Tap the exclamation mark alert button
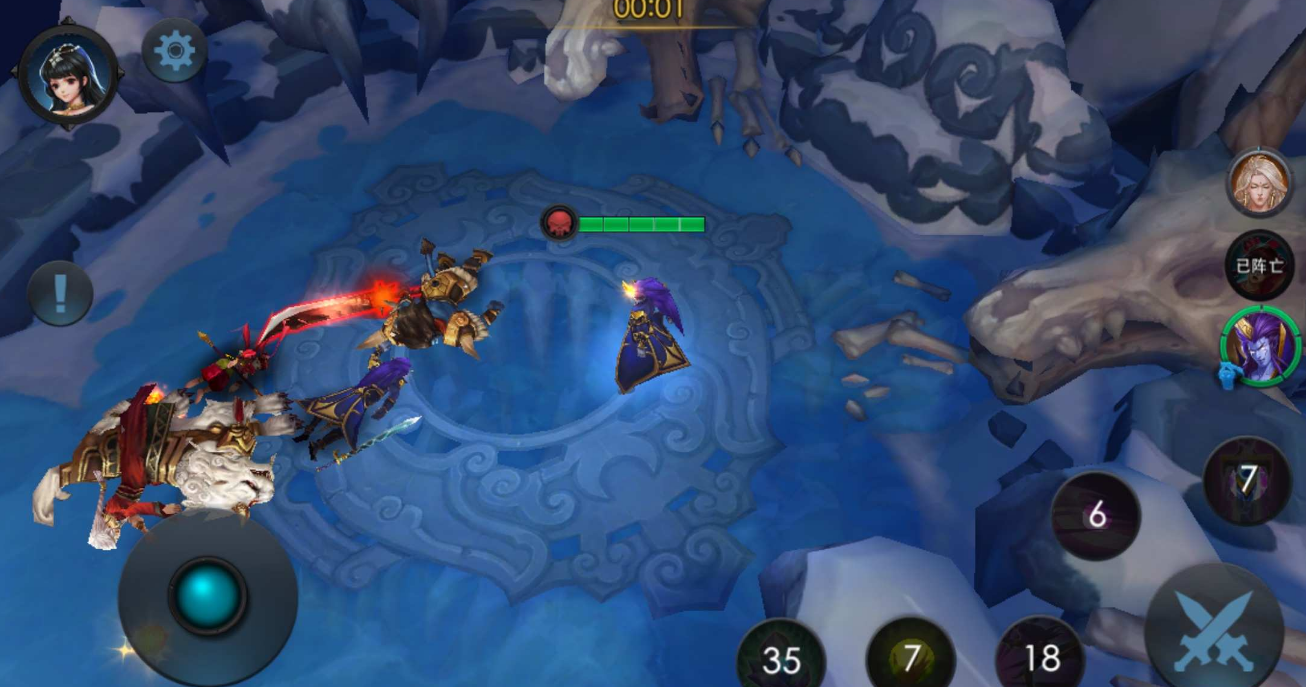The width and height of the screenshot is (1306, 687). (x=60, y=293)
